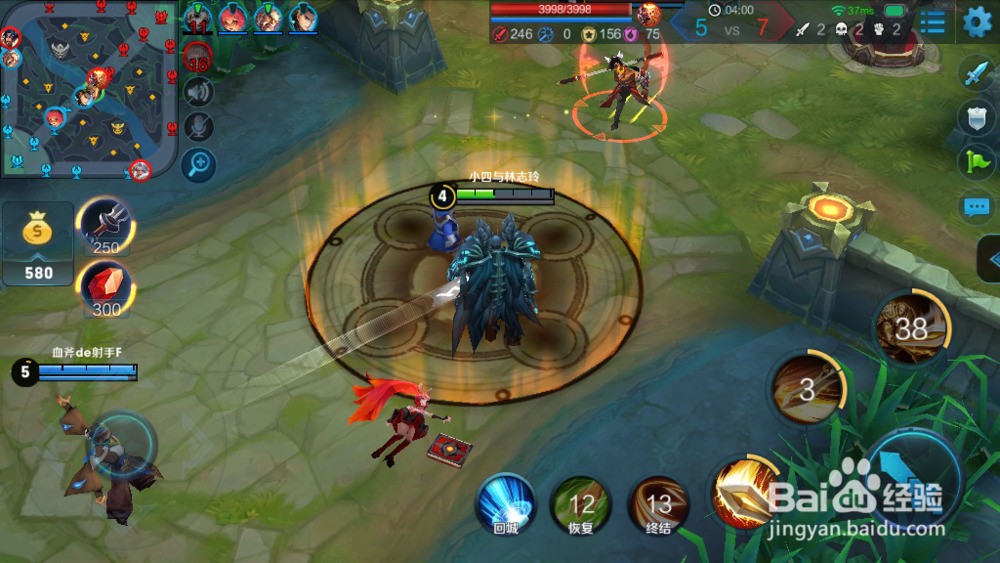Select the skill showing 3 cooldown
The image size is (1000, 563).
[807, 388]
